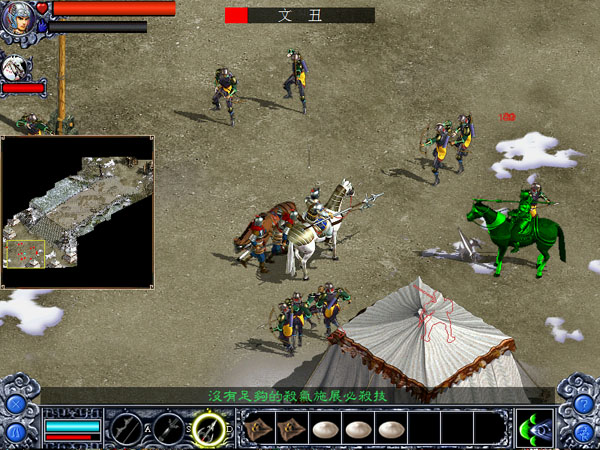Image resolution: width=600 pixels, height=450 pixels.
Task: Click the round blue crossed-swords button
Action: [16, 404]
